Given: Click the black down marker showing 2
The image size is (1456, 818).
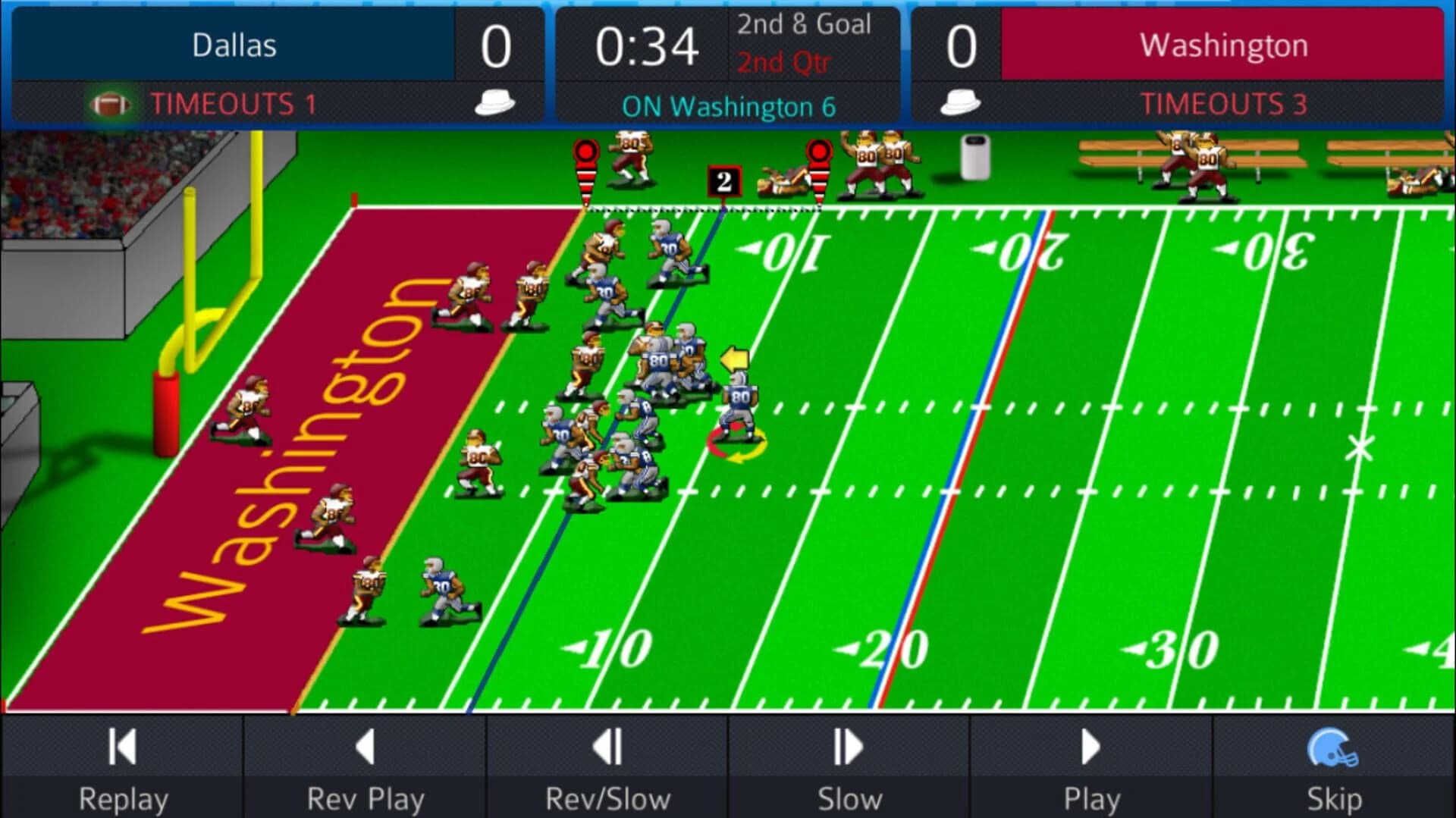Looking at the screenshot, I should pos(723,180).
